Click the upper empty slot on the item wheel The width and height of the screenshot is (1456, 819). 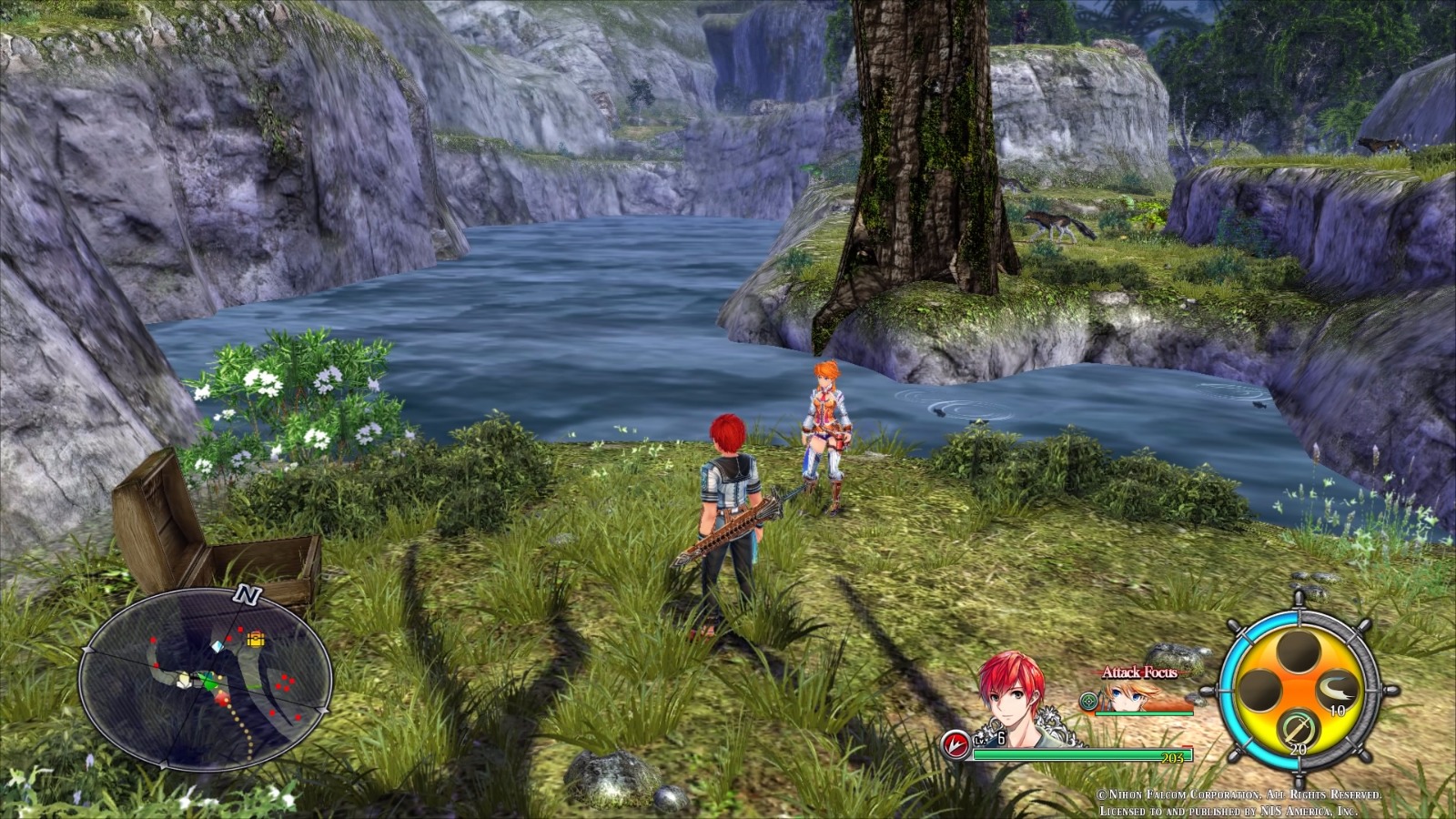(1299, 652)
